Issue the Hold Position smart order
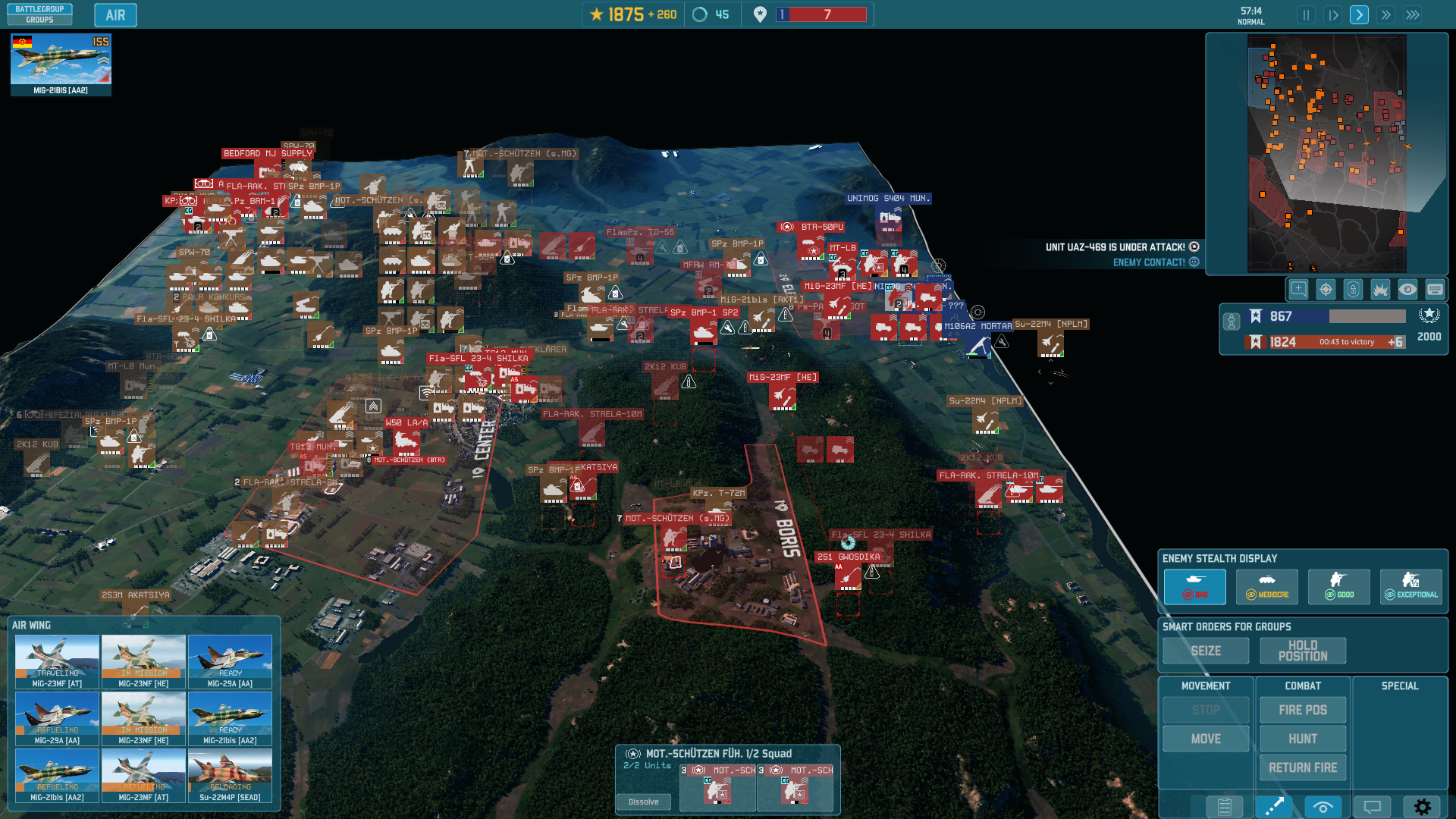The image size is (1456, 819). click(1303, 651)
